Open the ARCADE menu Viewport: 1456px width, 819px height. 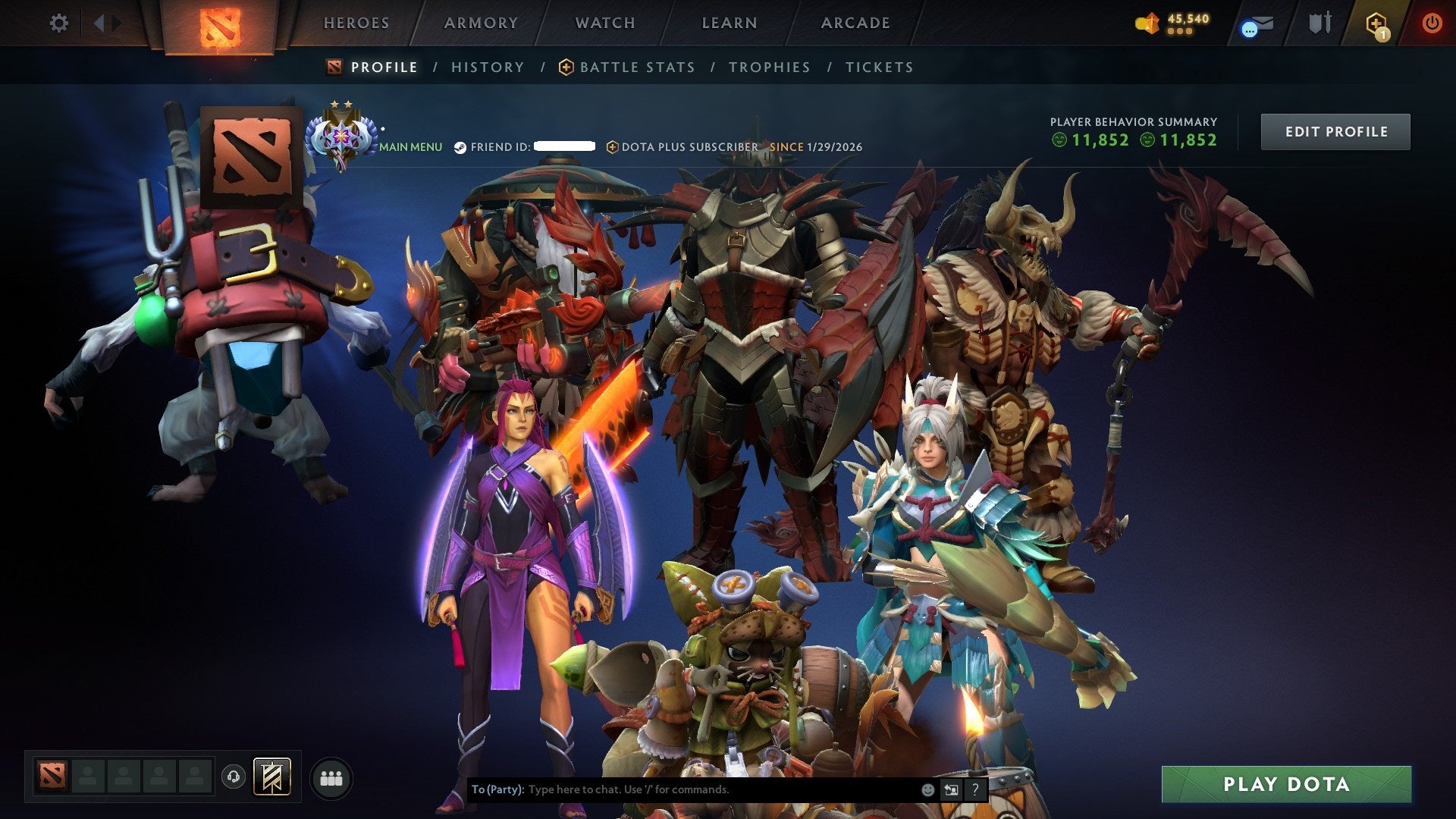(x=855, y=23)
